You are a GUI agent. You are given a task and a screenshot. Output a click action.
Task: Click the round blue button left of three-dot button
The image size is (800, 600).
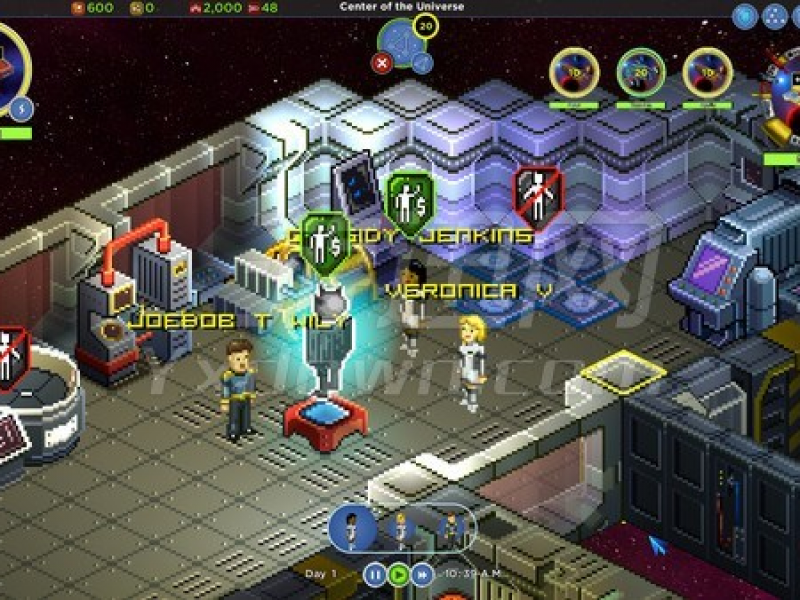(x=744, y=16)
